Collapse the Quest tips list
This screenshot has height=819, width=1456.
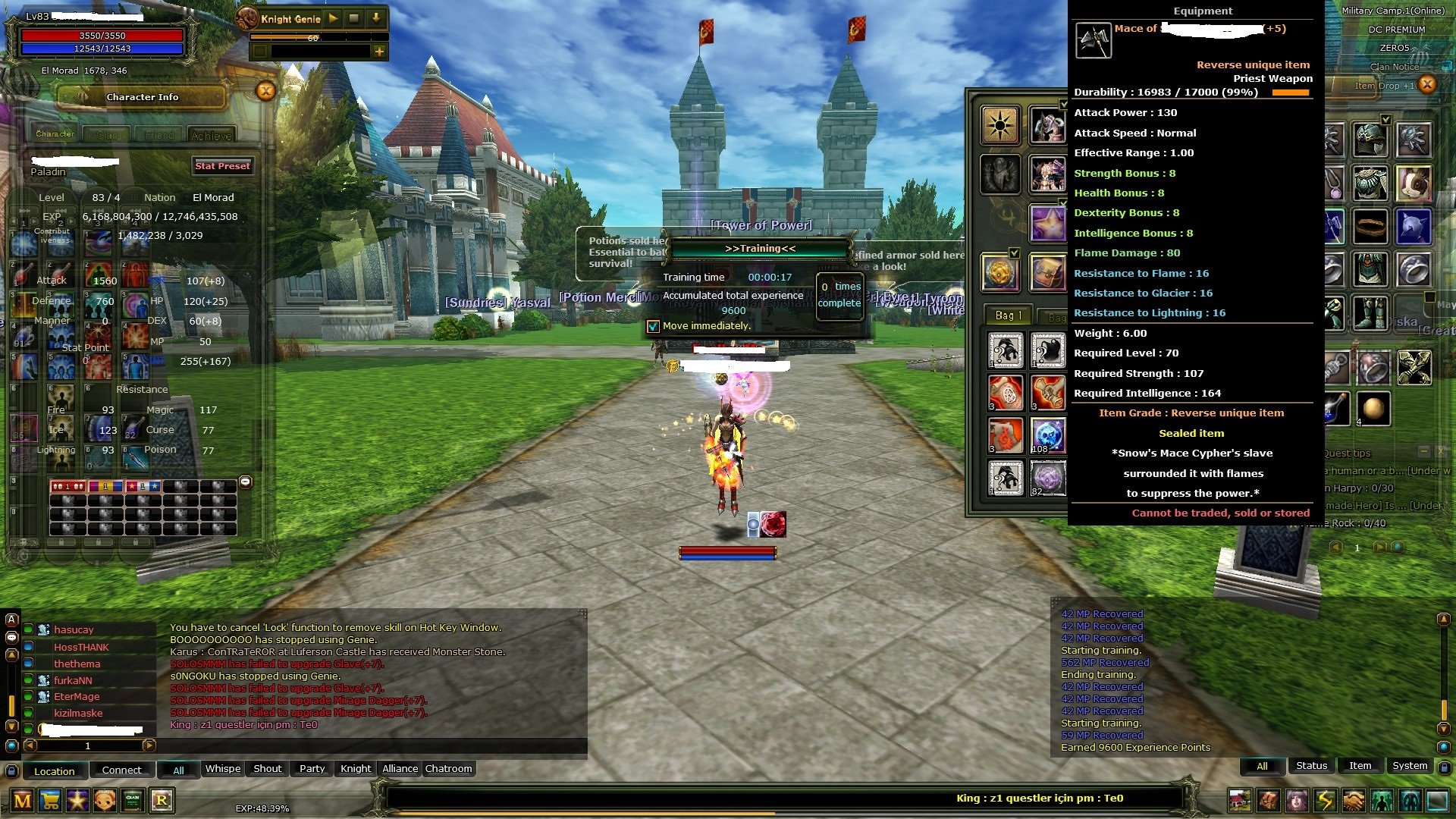click(x=1424, y=452)
